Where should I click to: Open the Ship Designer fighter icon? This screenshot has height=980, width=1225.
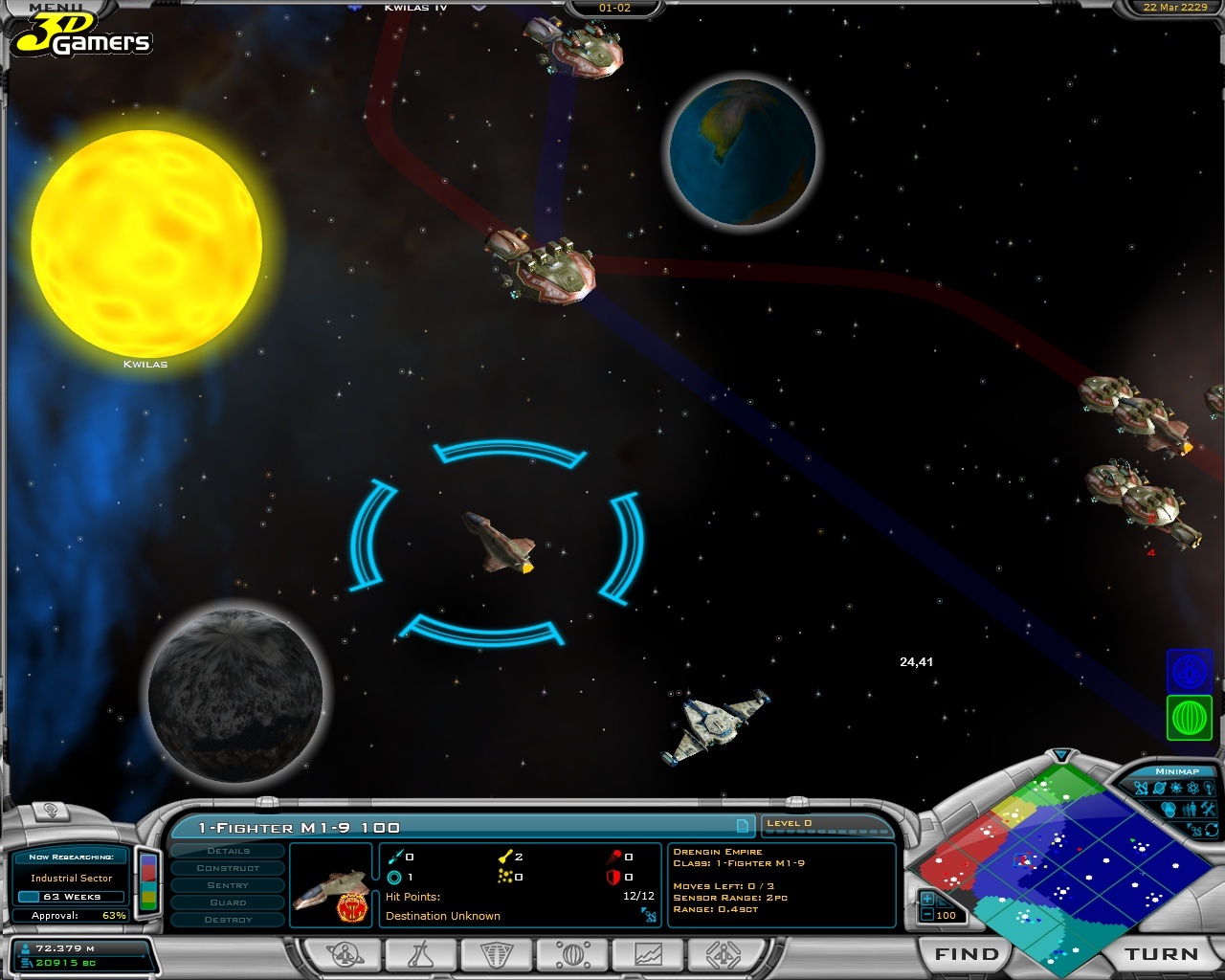point(722,954)
